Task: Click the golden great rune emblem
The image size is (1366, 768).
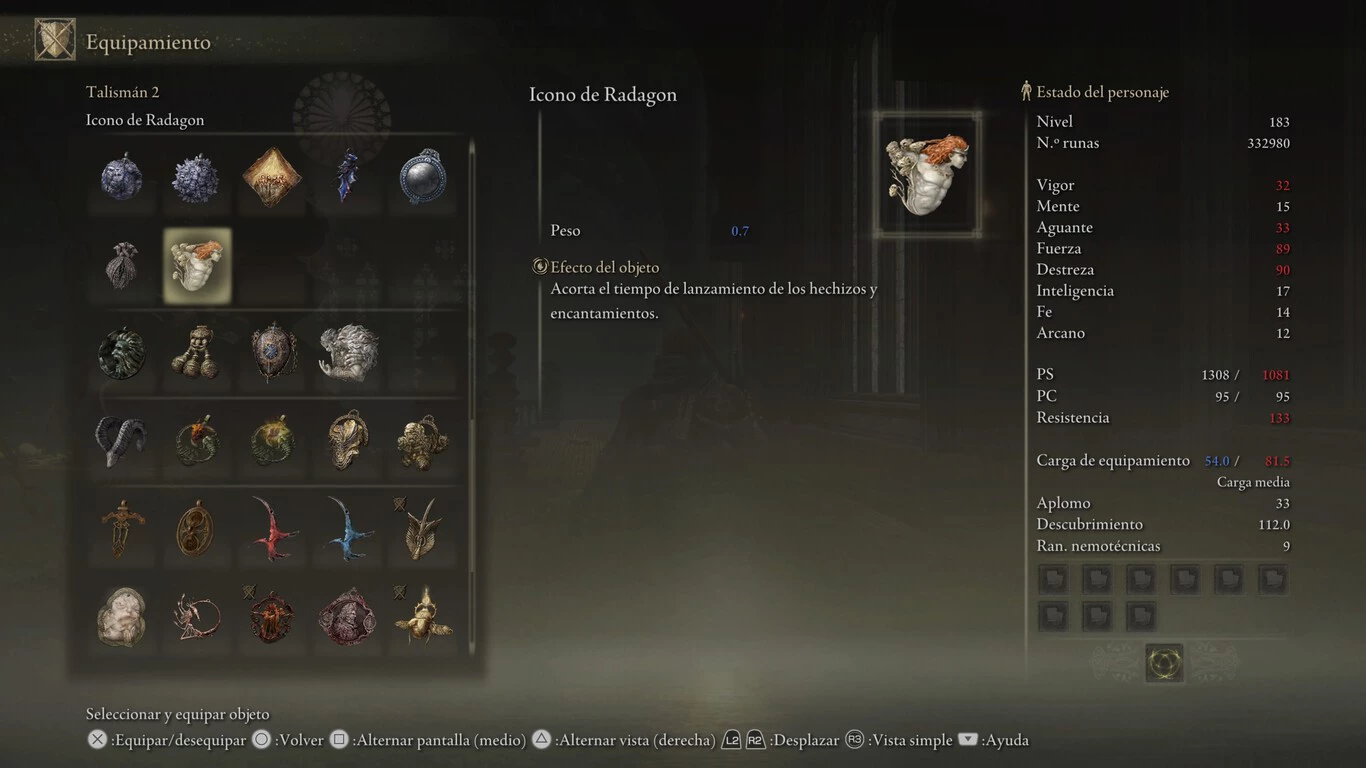Action: click(x=1164, y=662)
